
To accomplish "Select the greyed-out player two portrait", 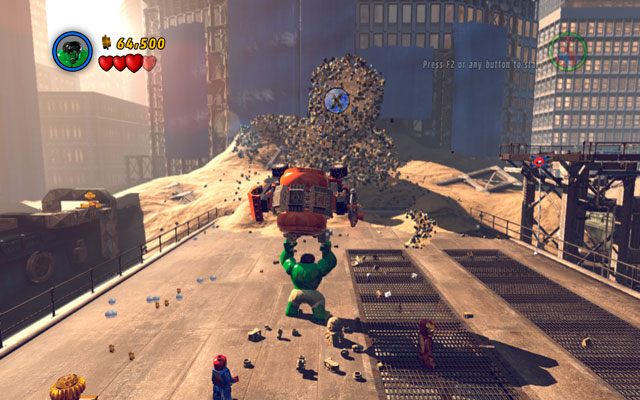I will (567, 51).
